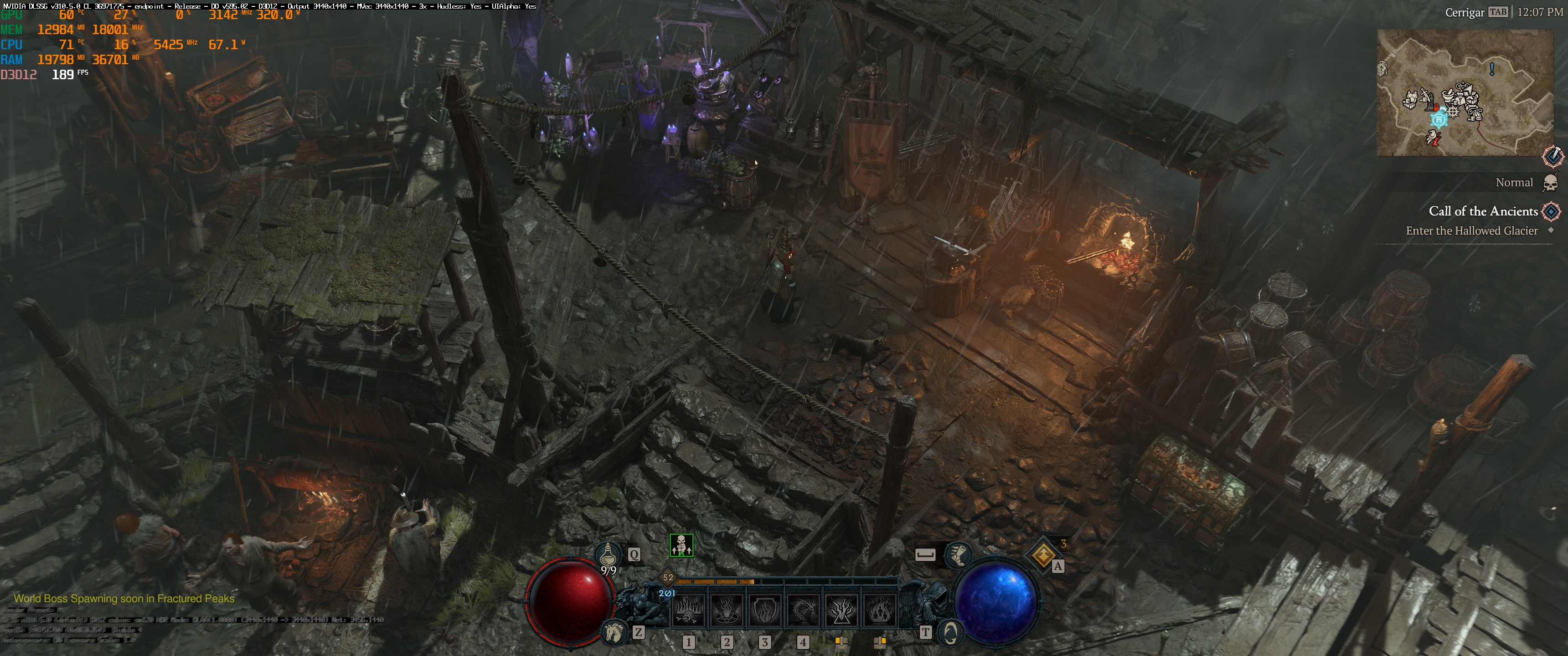Screen dimensions: 1568x656
Task: Select the Call of the Ancients quest tracker
Action: (x=1483, y=211)
